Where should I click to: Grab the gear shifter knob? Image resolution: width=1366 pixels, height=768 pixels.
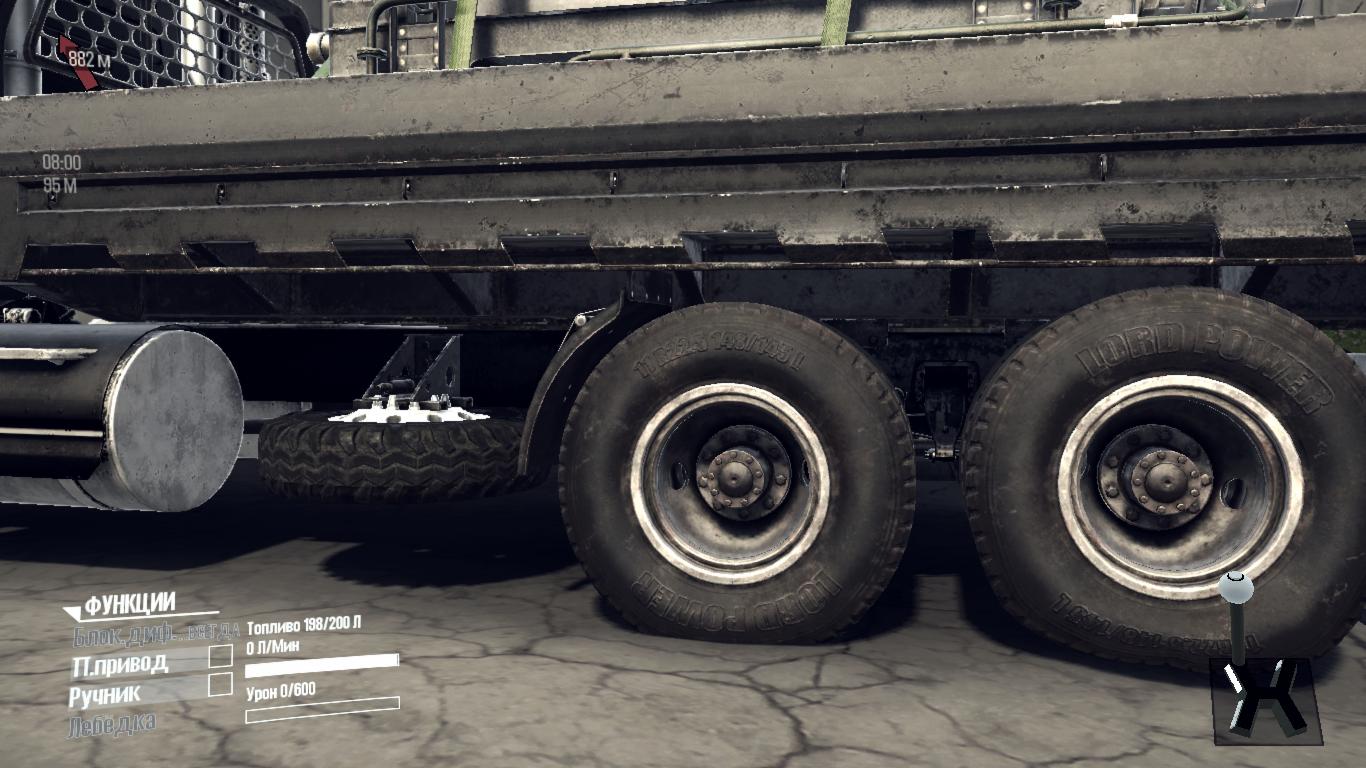click(x=1235, y=587)
